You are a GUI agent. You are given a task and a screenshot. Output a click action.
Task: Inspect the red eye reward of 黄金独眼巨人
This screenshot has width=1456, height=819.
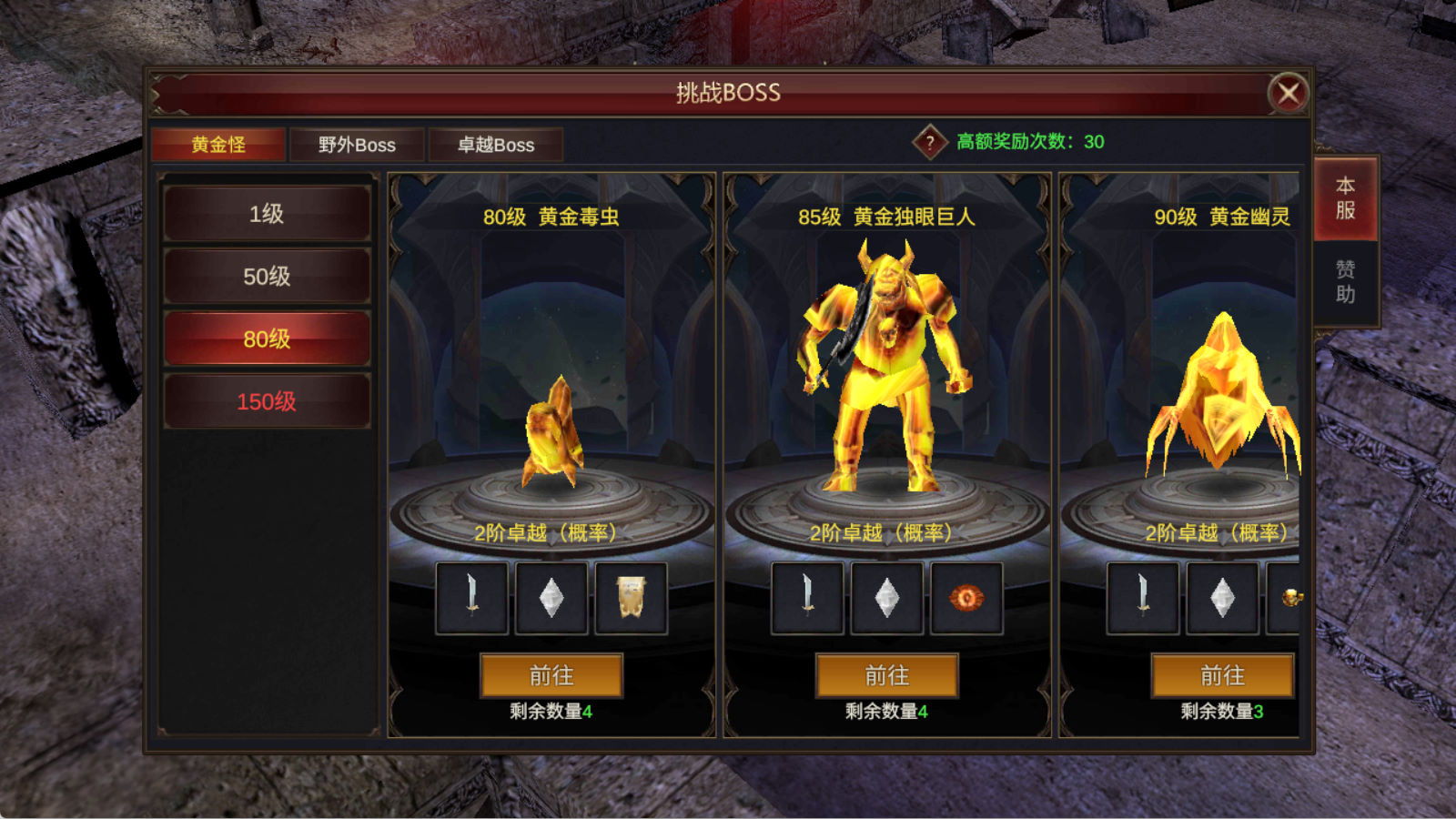(x=966, y=598)
